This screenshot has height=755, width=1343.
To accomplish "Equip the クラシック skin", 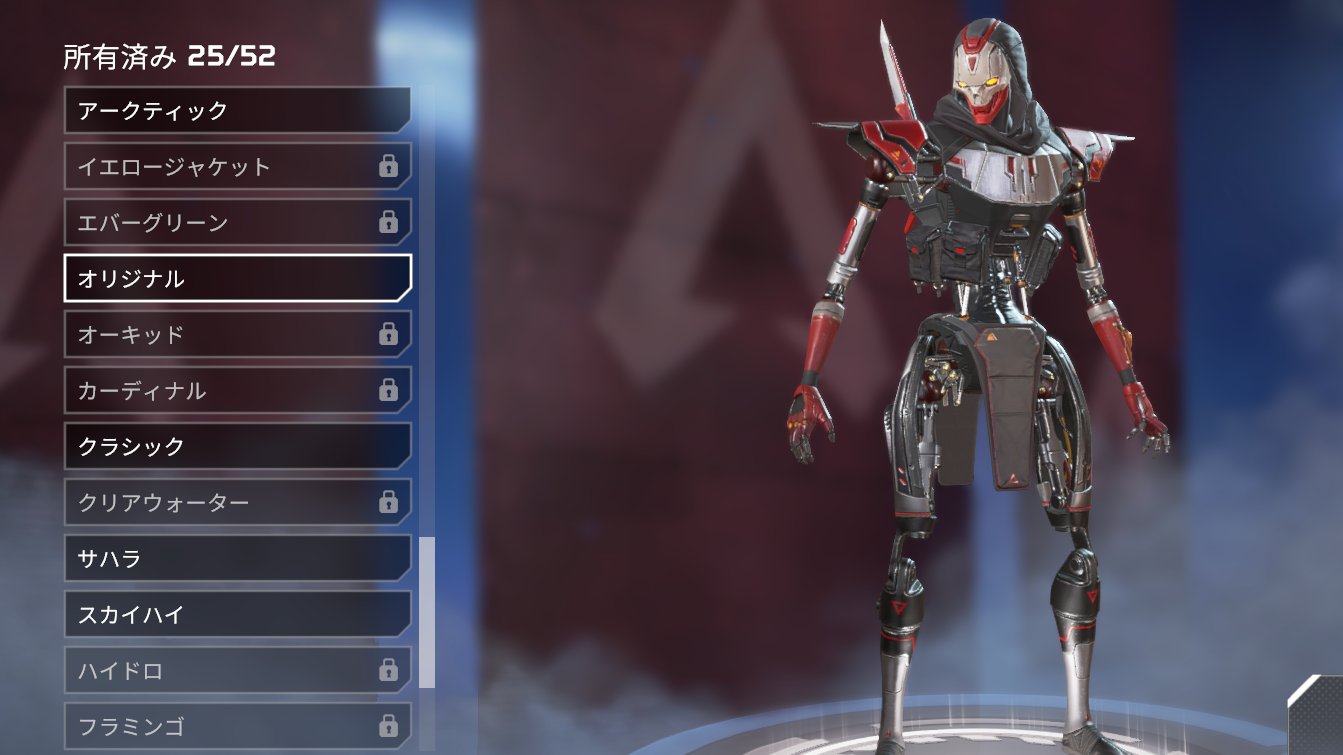I will 237,446.
